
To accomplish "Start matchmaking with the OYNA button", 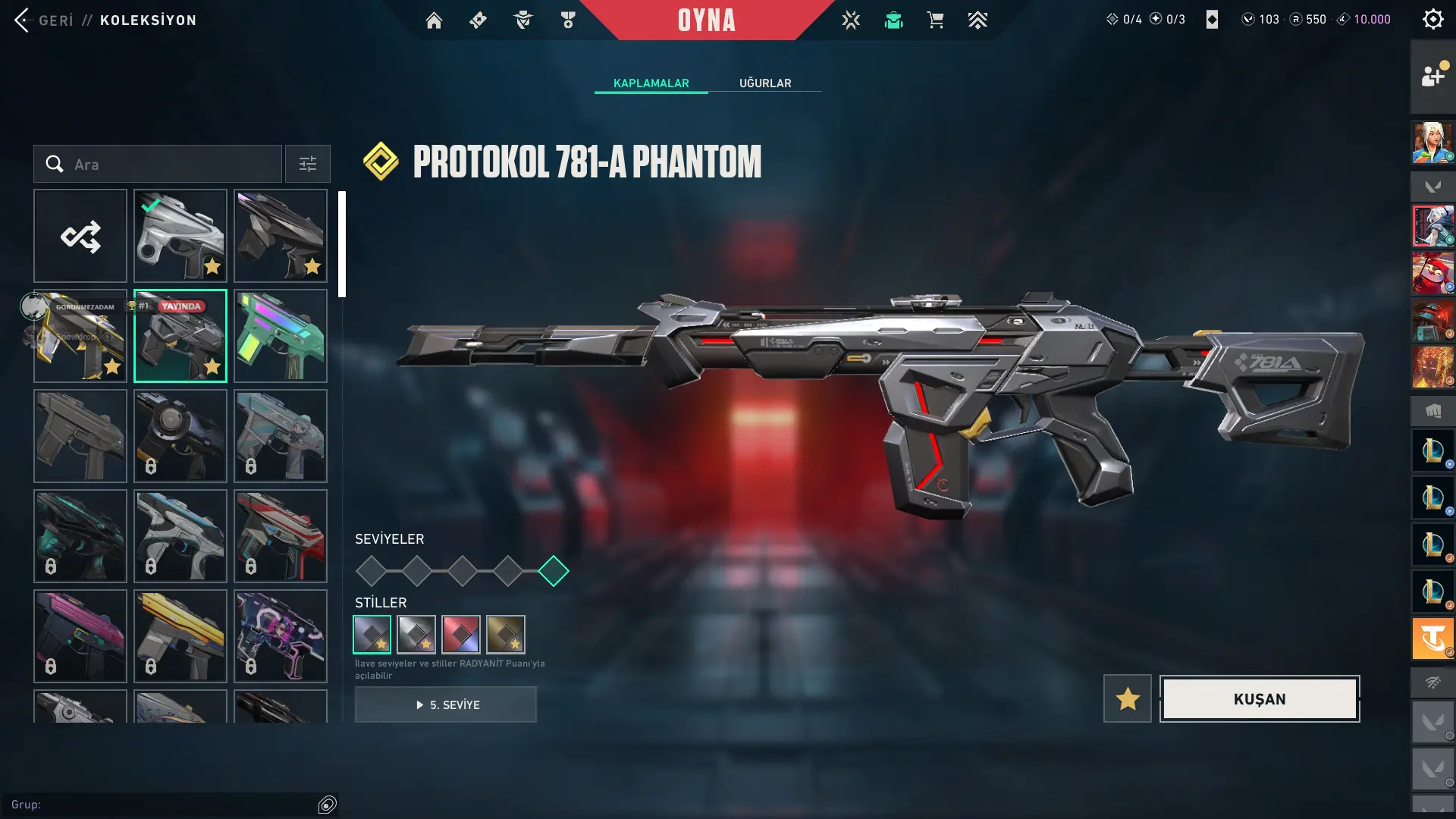I will [706, 20].
